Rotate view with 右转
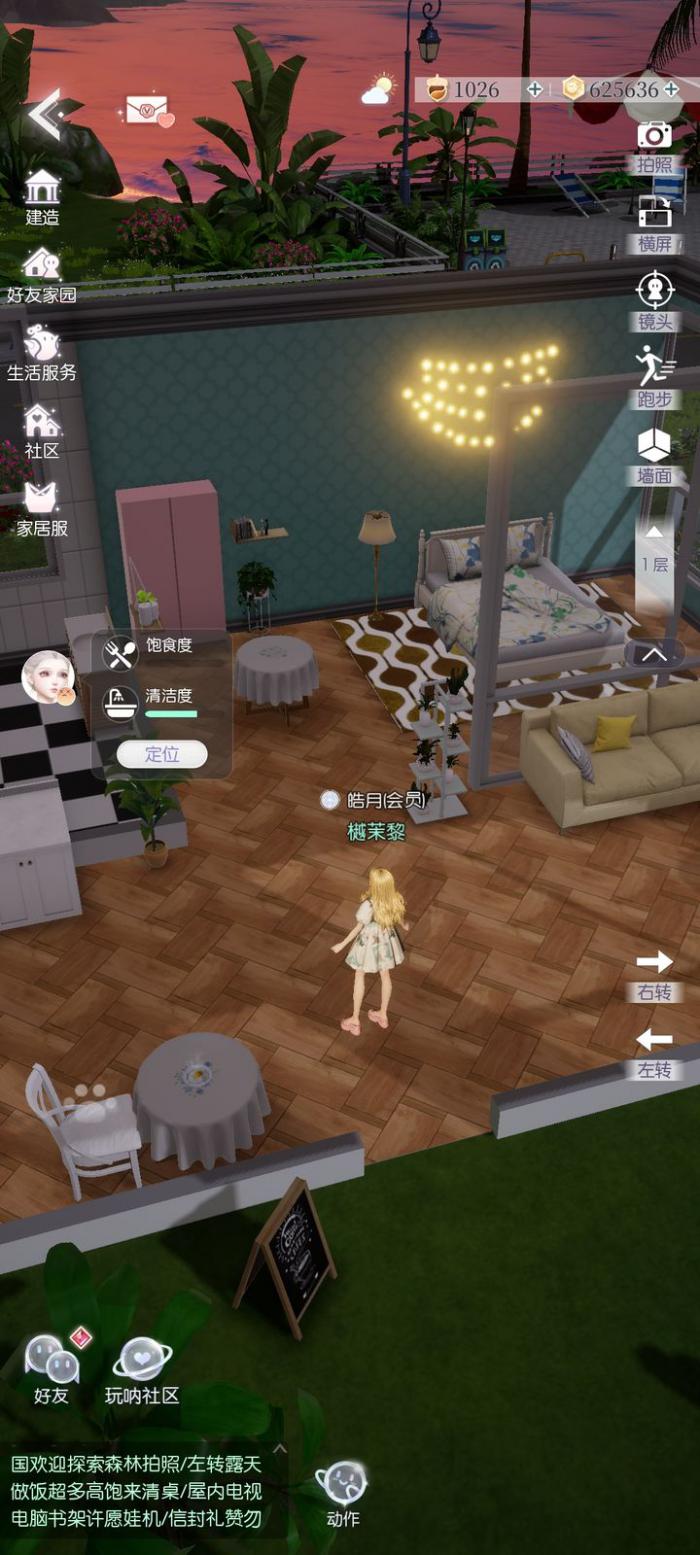700x1555 pixels. click(x=655, y=974)
